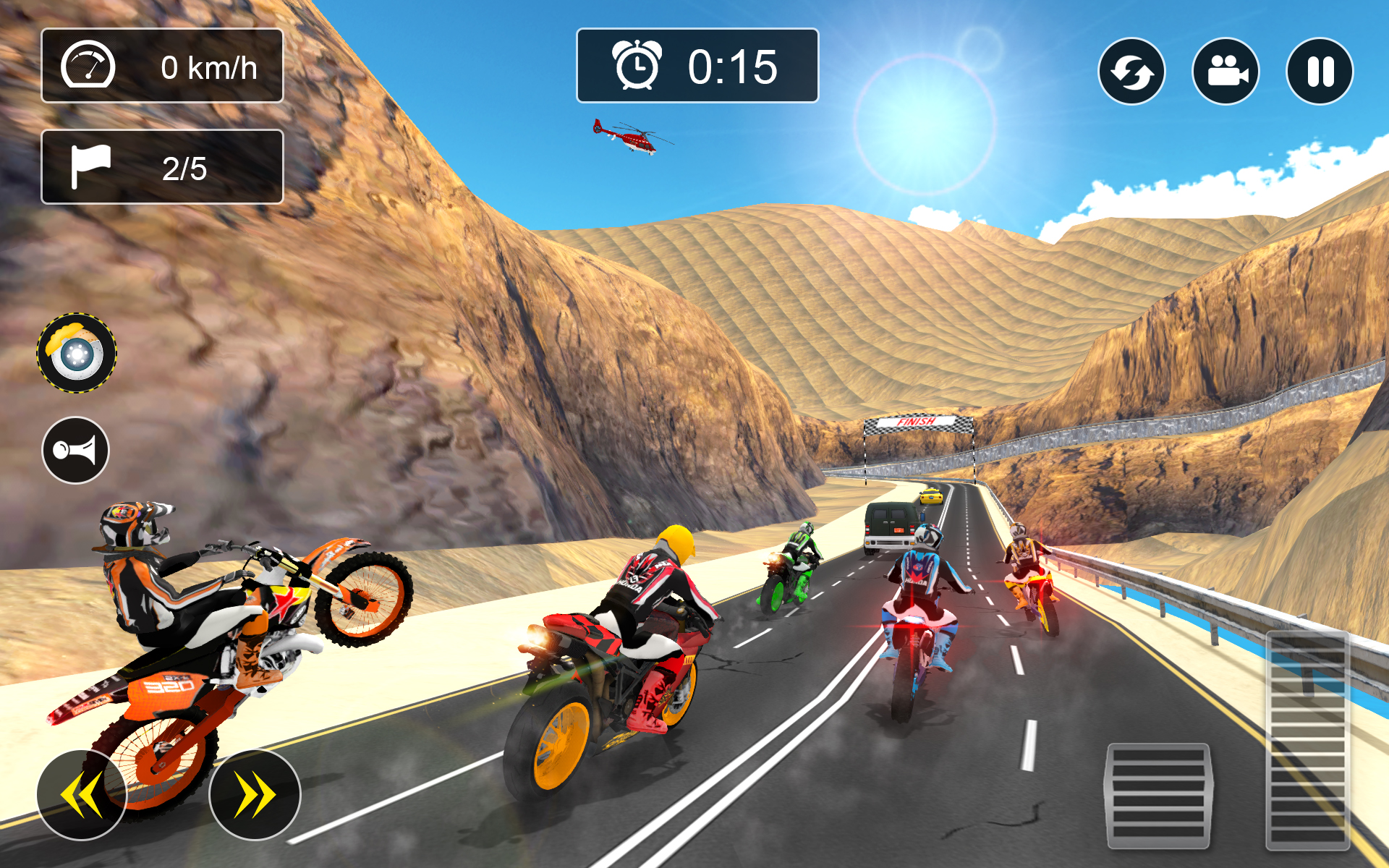This screenshot has height=868, width=1389.
Task: Pause the race
Action: 1320,72
